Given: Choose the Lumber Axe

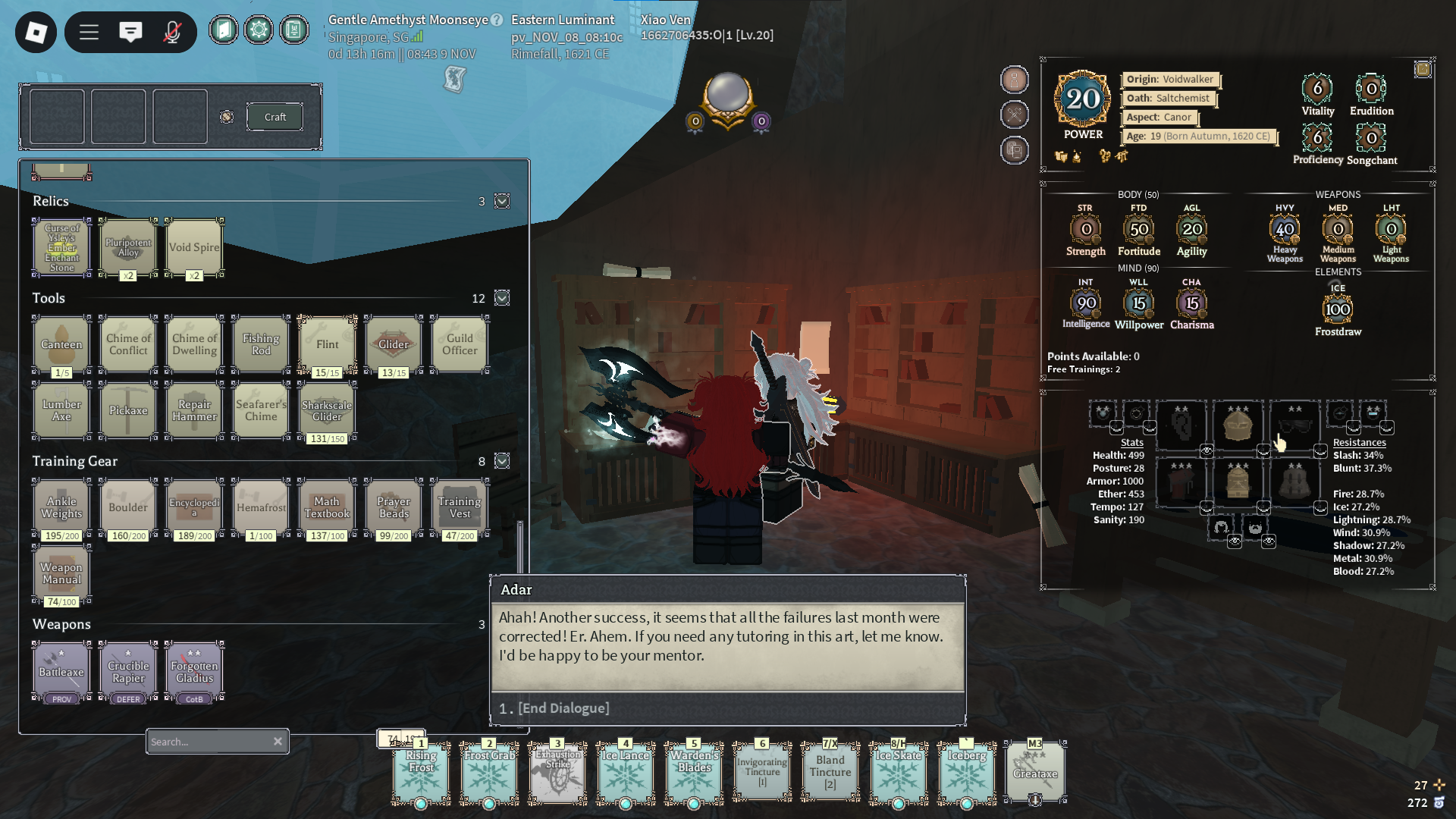Looking at the screenshot, I should click(x=61, y=410).
